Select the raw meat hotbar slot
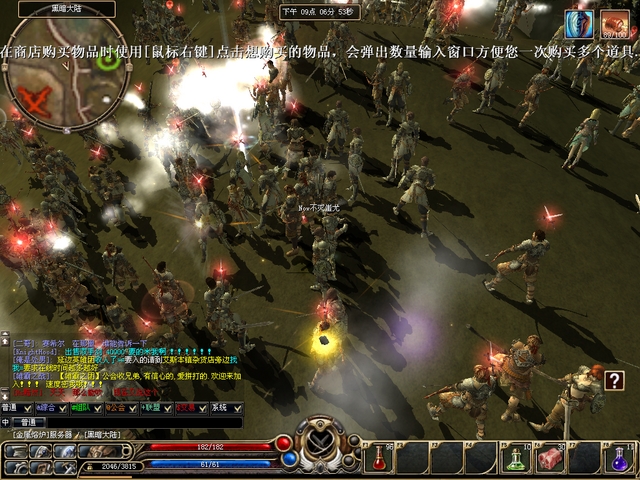640x480 pixels. pyautogui.click(x=550, y=458)
